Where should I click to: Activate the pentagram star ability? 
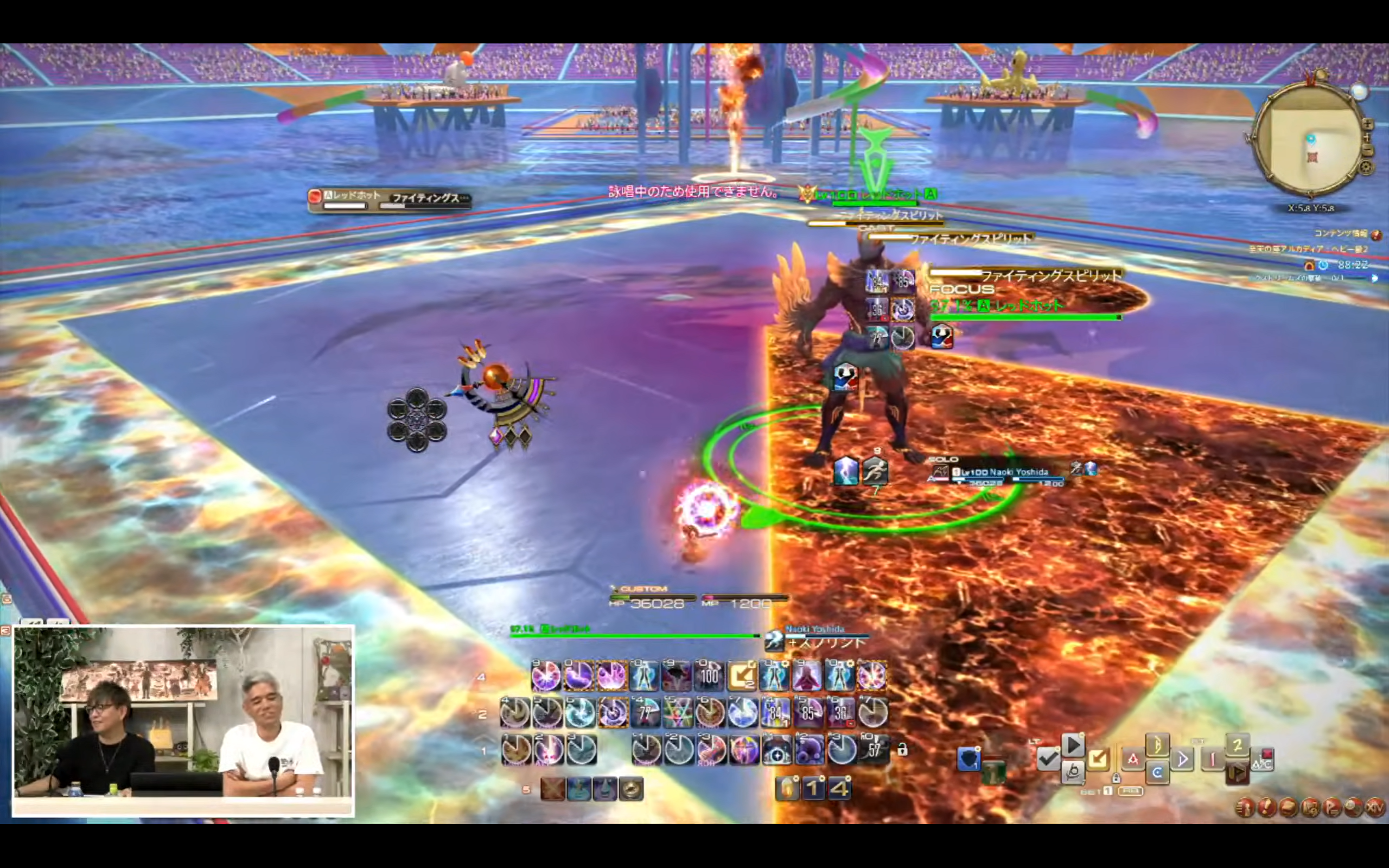point(677,713)
